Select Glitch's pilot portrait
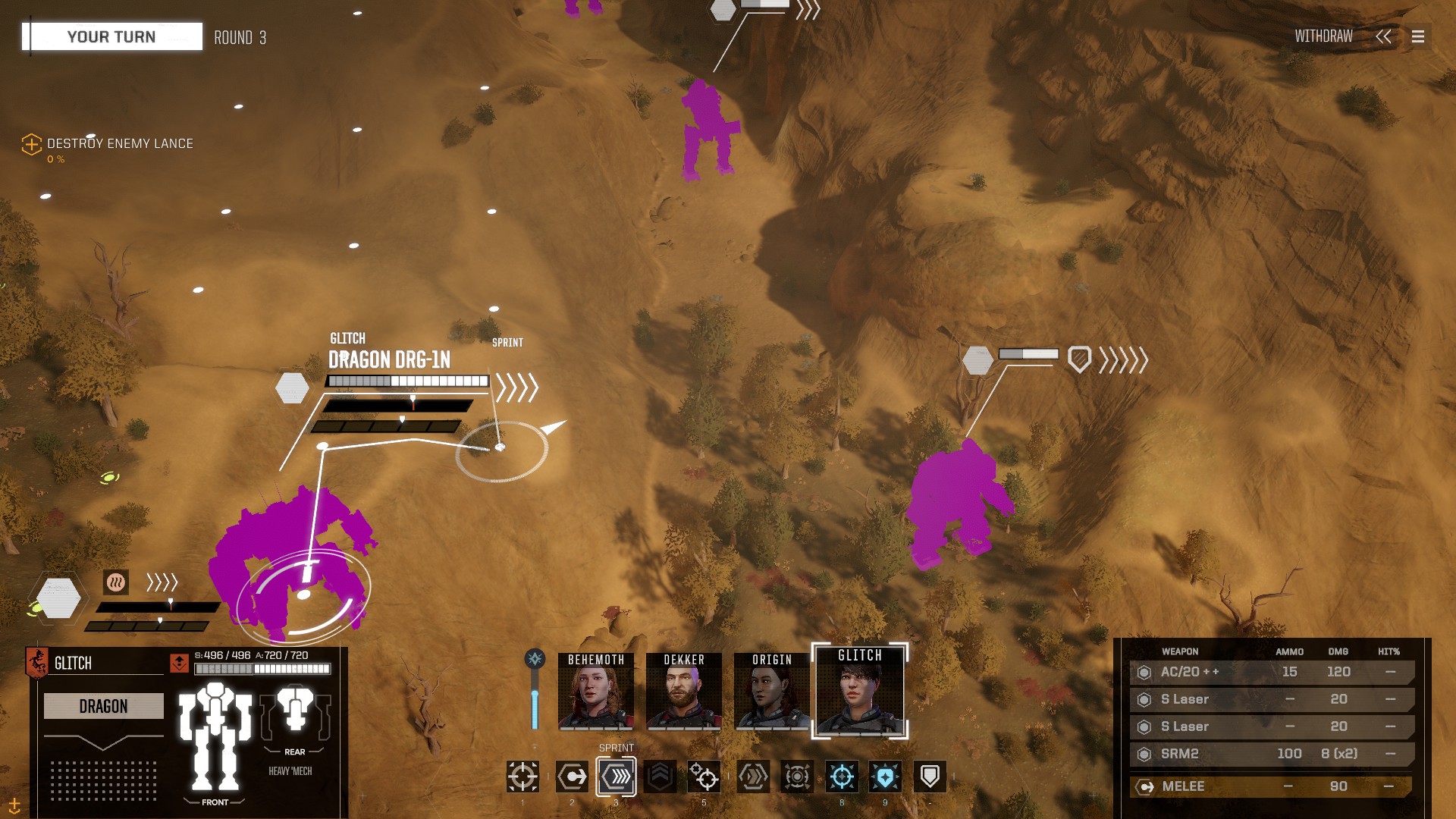This screenshot has height=819, width=1456. pos(860,691)
